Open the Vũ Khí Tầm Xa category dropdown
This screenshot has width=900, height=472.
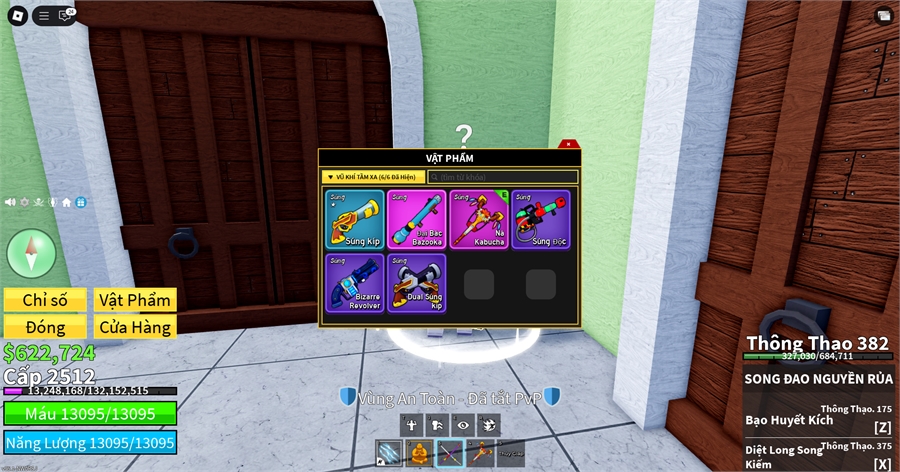[x=373, y=177]
